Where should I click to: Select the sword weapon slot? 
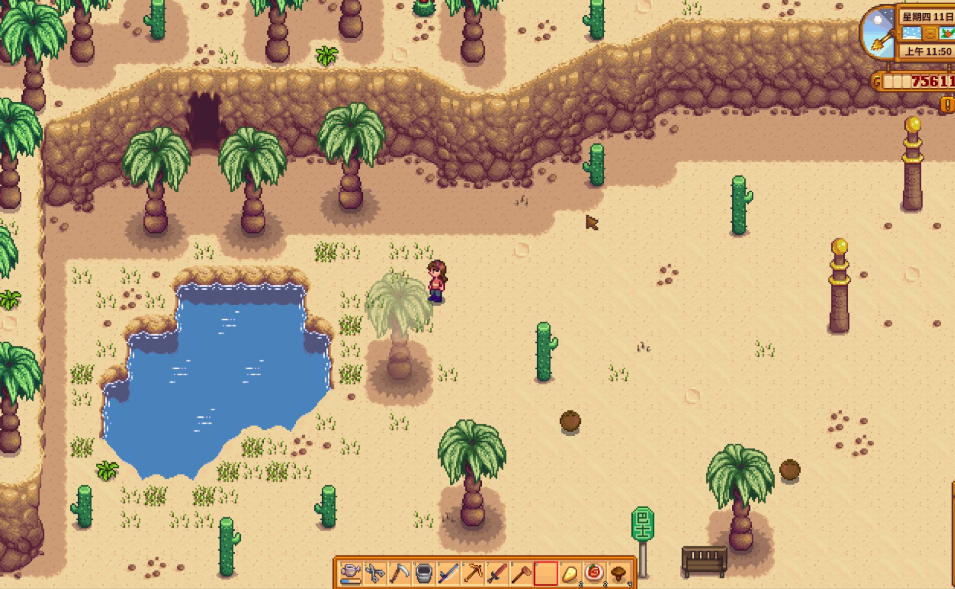click(497, 573)
